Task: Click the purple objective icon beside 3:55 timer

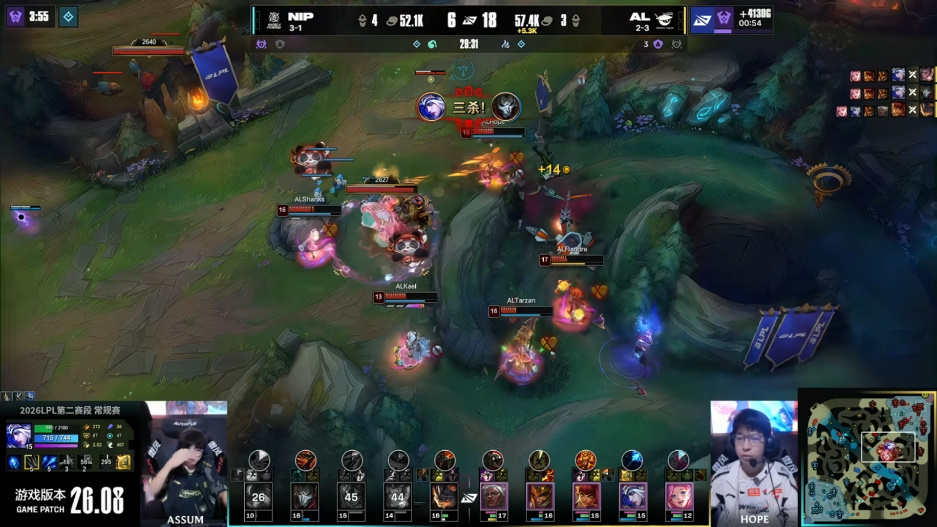Action: 14,16
